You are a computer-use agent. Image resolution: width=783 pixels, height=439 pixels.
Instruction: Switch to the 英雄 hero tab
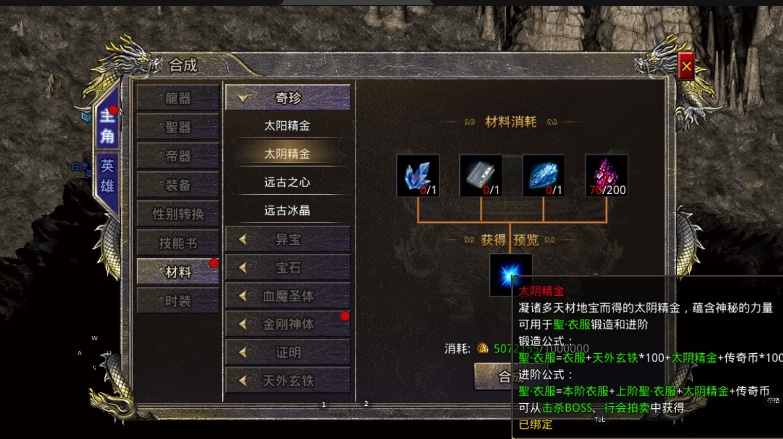107,174
